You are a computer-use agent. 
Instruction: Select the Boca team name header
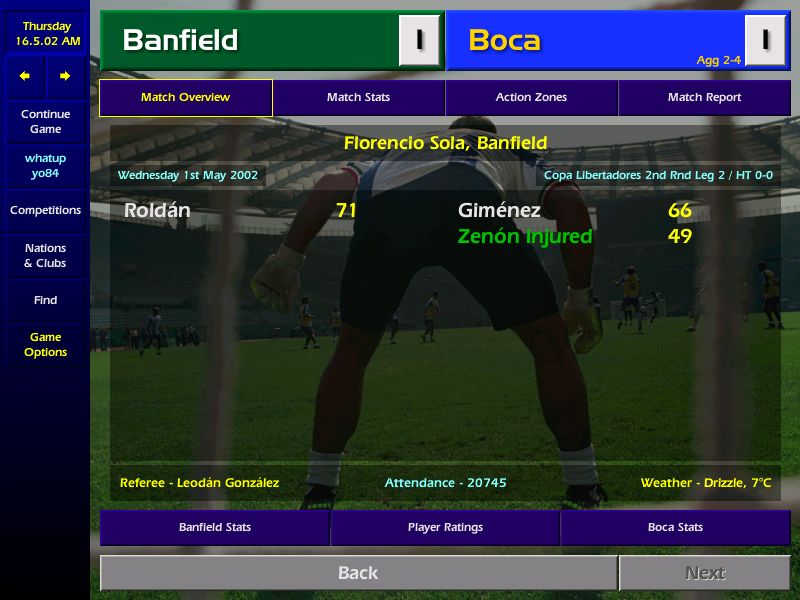point(504,40)
